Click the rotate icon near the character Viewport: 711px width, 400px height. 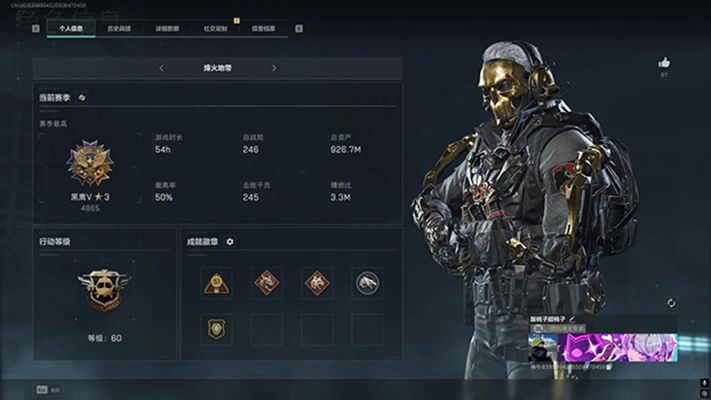click(x=671, y=302)
